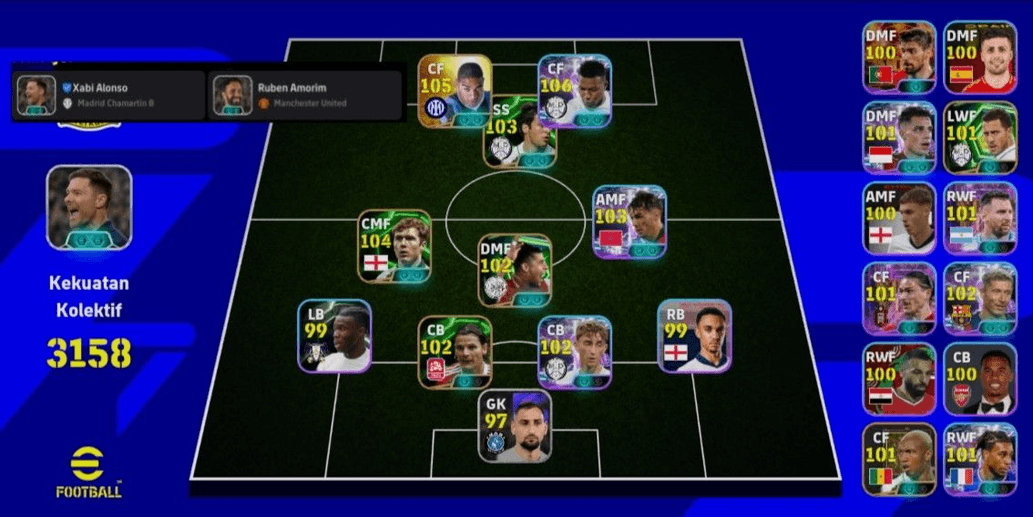Pick the CF 106 forward card
Screen dimensions: 1033x517
tap(574, 90)
